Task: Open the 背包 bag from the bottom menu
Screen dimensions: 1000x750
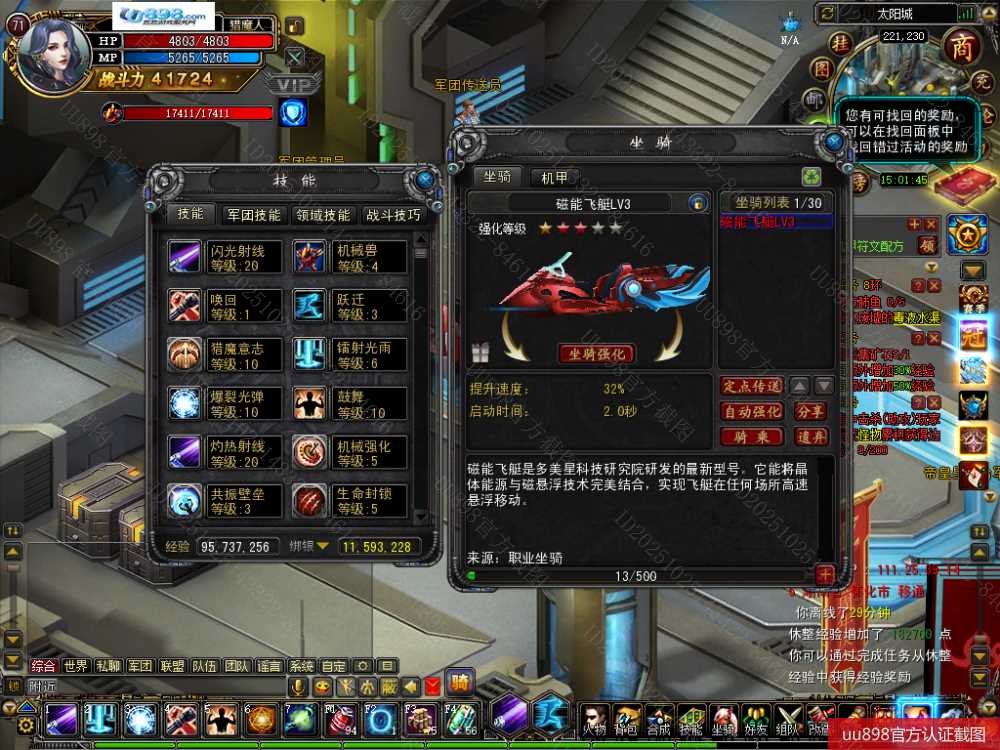Action: [628, 718]
